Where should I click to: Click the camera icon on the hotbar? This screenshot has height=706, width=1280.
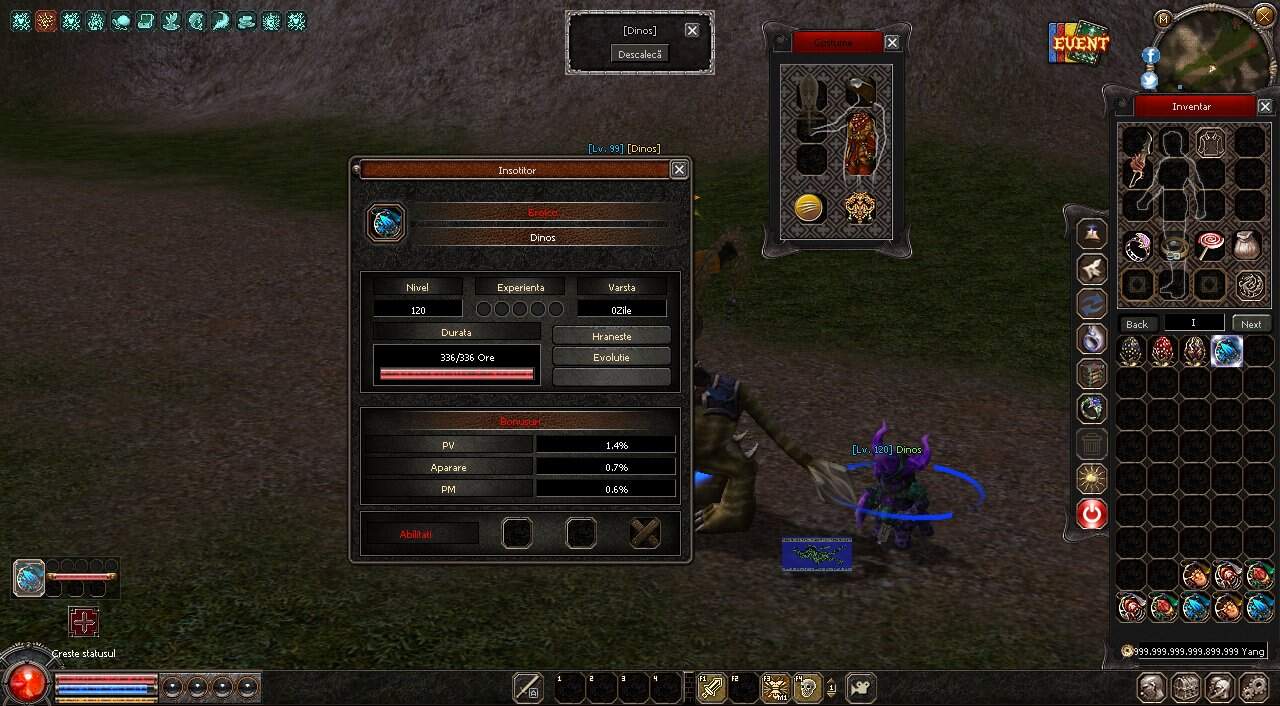click(x=860, y=688)
